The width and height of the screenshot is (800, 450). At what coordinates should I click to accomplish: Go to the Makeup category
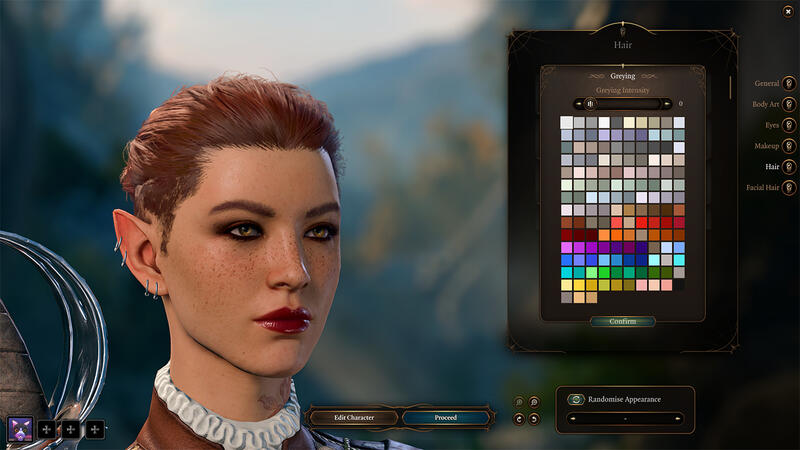point(789,146)
